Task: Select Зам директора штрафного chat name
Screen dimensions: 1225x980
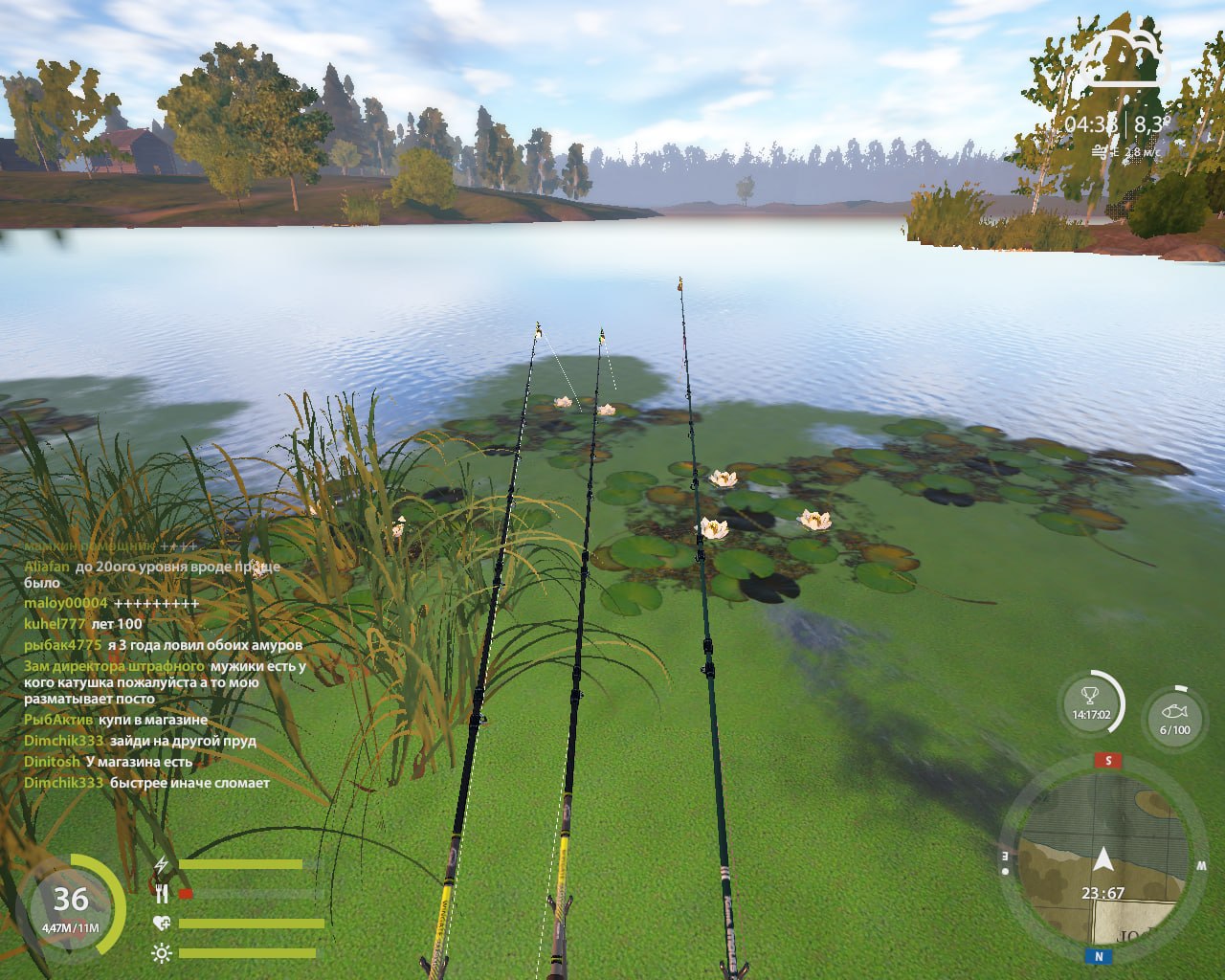Action: point(114,666)
